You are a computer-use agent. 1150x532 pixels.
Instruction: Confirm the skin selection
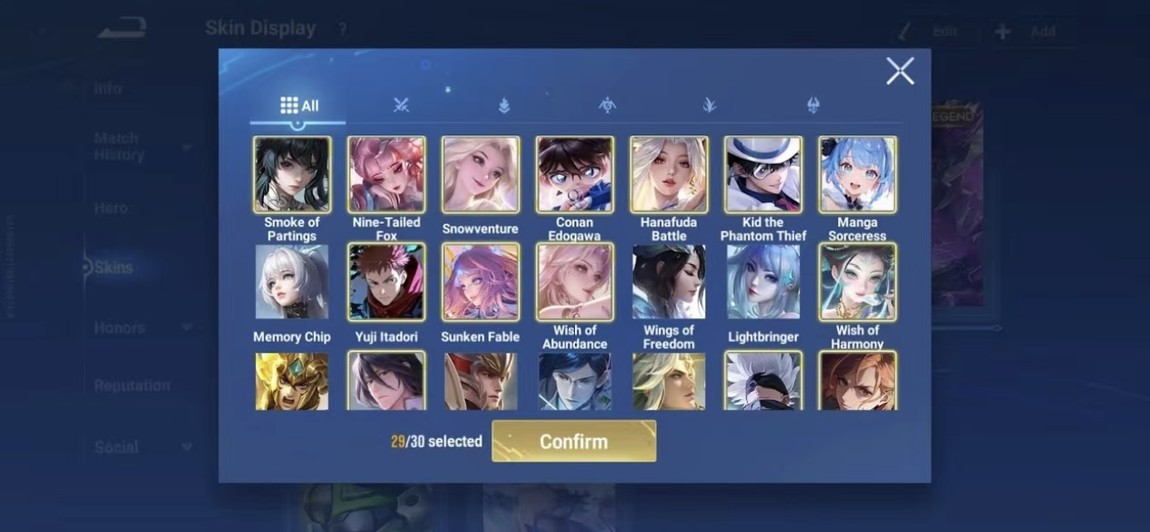point(574,441)
